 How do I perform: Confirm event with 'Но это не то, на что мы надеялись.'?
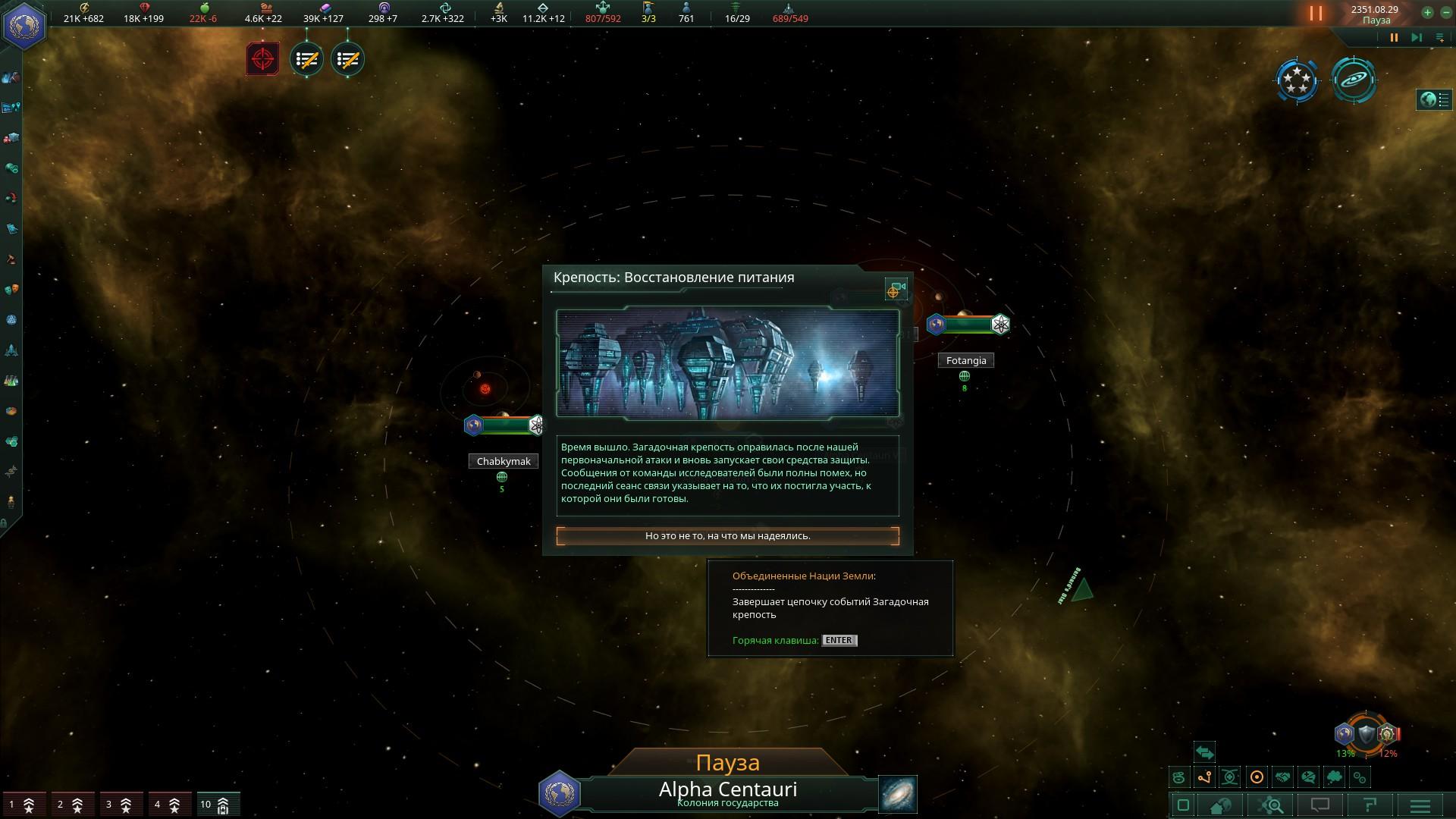(x=727, y=536)
